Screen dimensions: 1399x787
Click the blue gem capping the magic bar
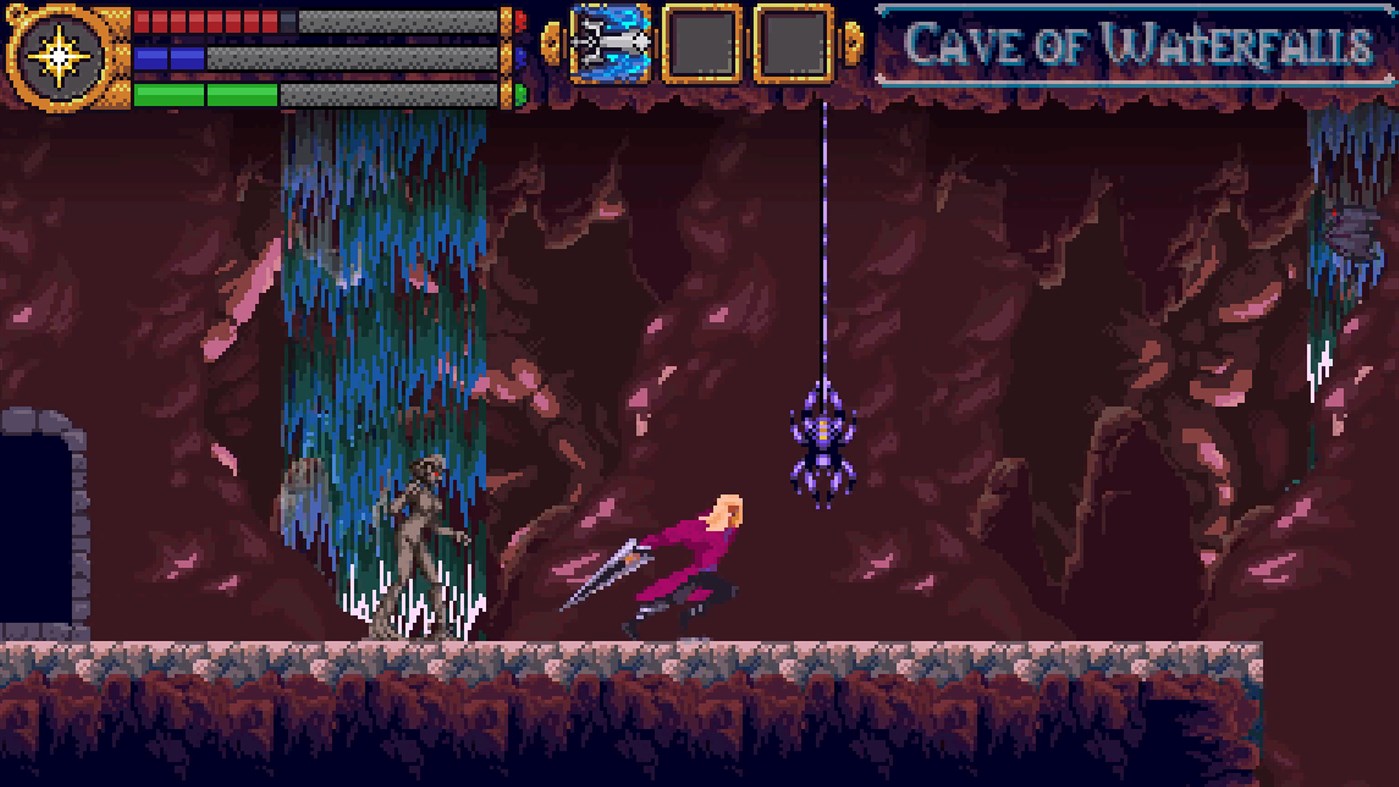pos(519,54)
